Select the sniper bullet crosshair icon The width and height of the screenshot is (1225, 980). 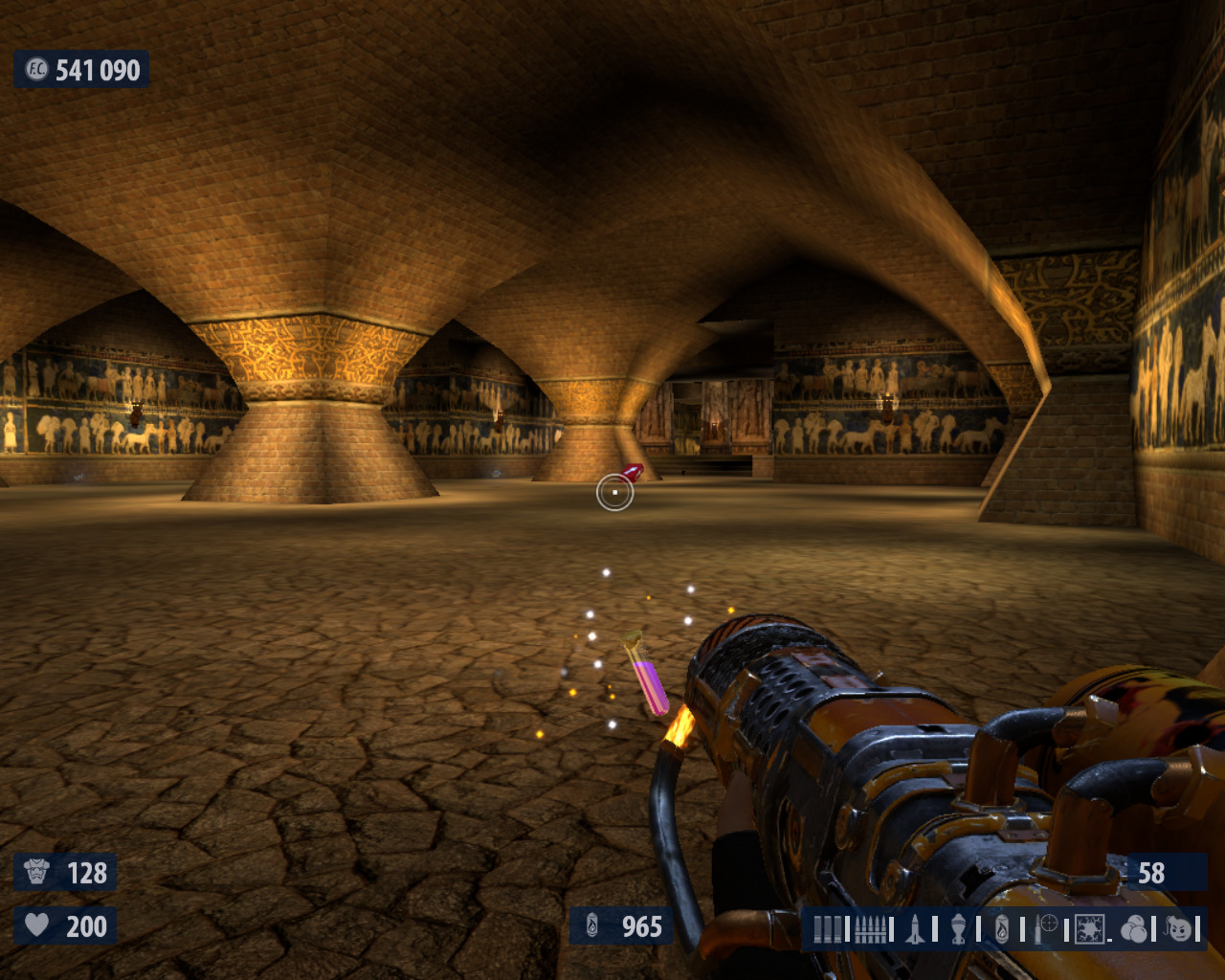tap(1046, 927)
